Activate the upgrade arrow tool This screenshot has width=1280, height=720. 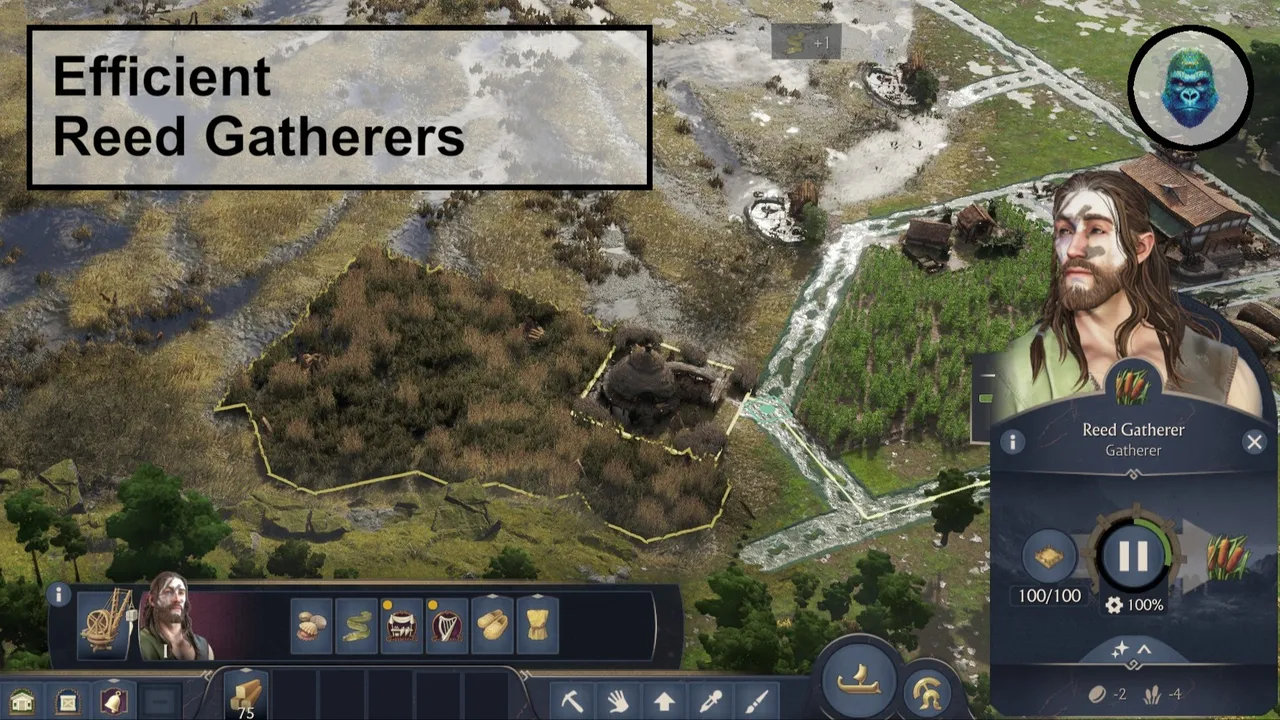tap(665, 700)
